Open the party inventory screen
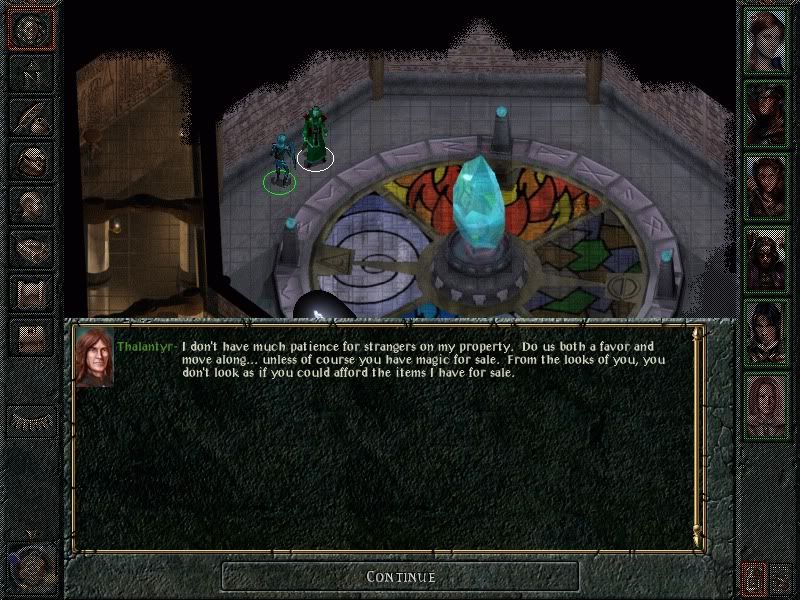 coord(30,158)
